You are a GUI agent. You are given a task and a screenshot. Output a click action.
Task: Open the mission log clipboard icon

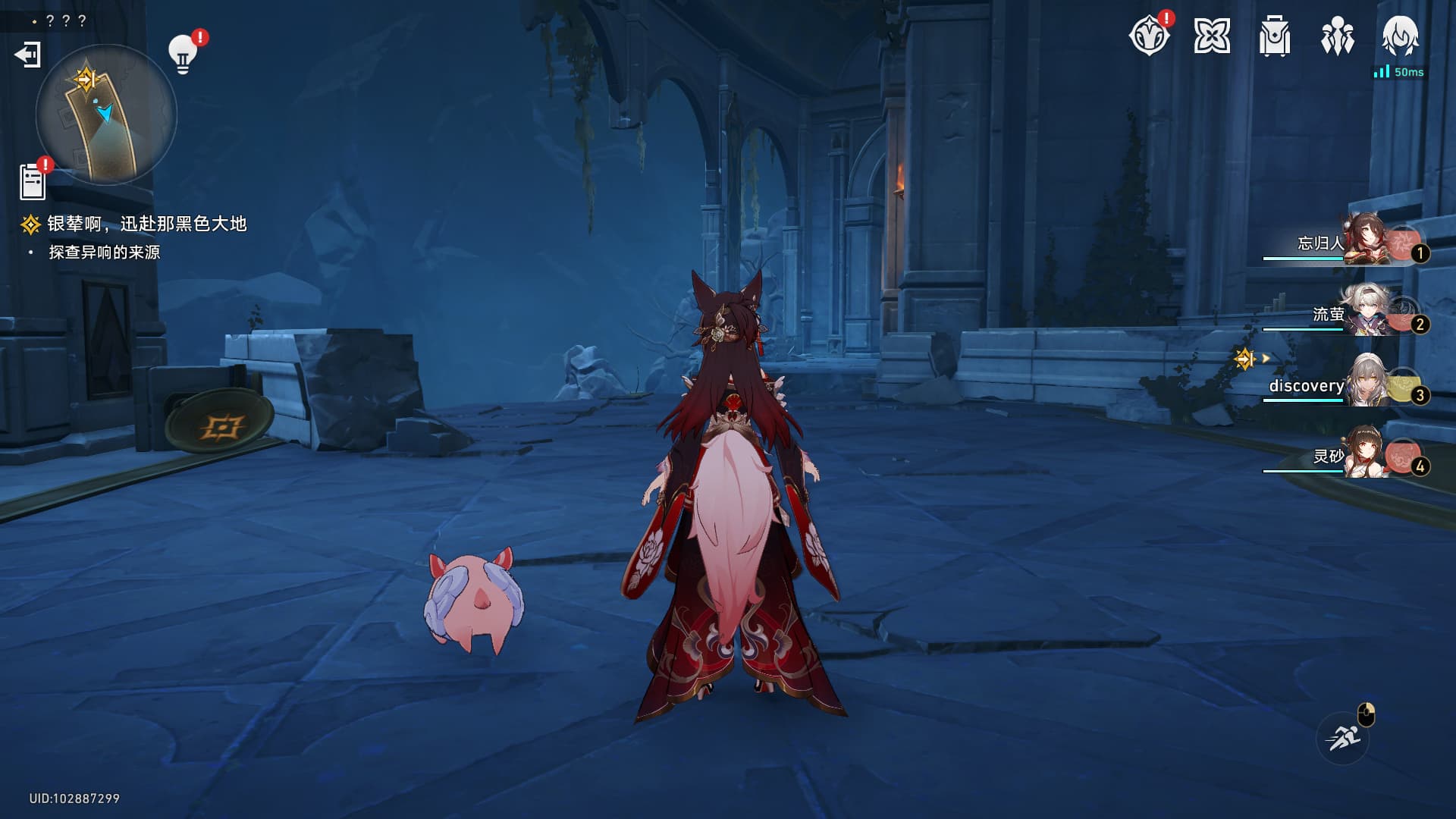(x=33, y=182)
